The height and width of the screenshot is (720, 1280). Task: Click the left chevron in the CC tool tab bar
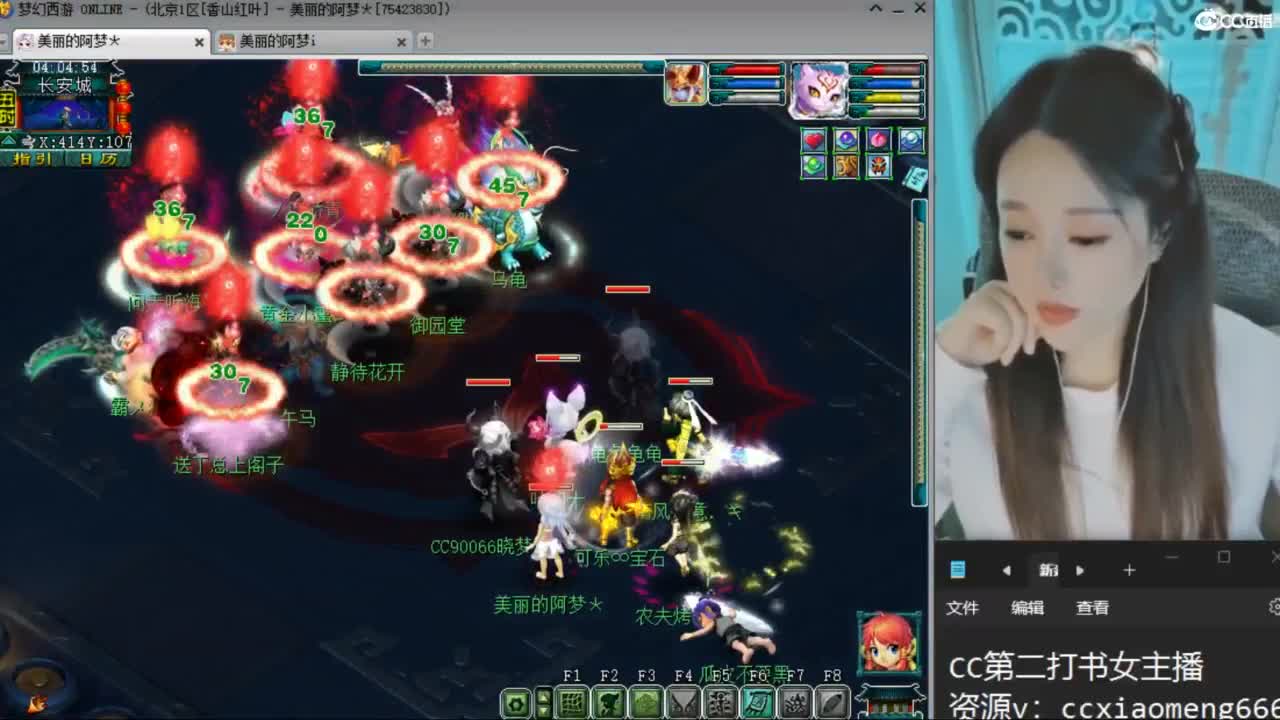click(x=1007, y=570)
